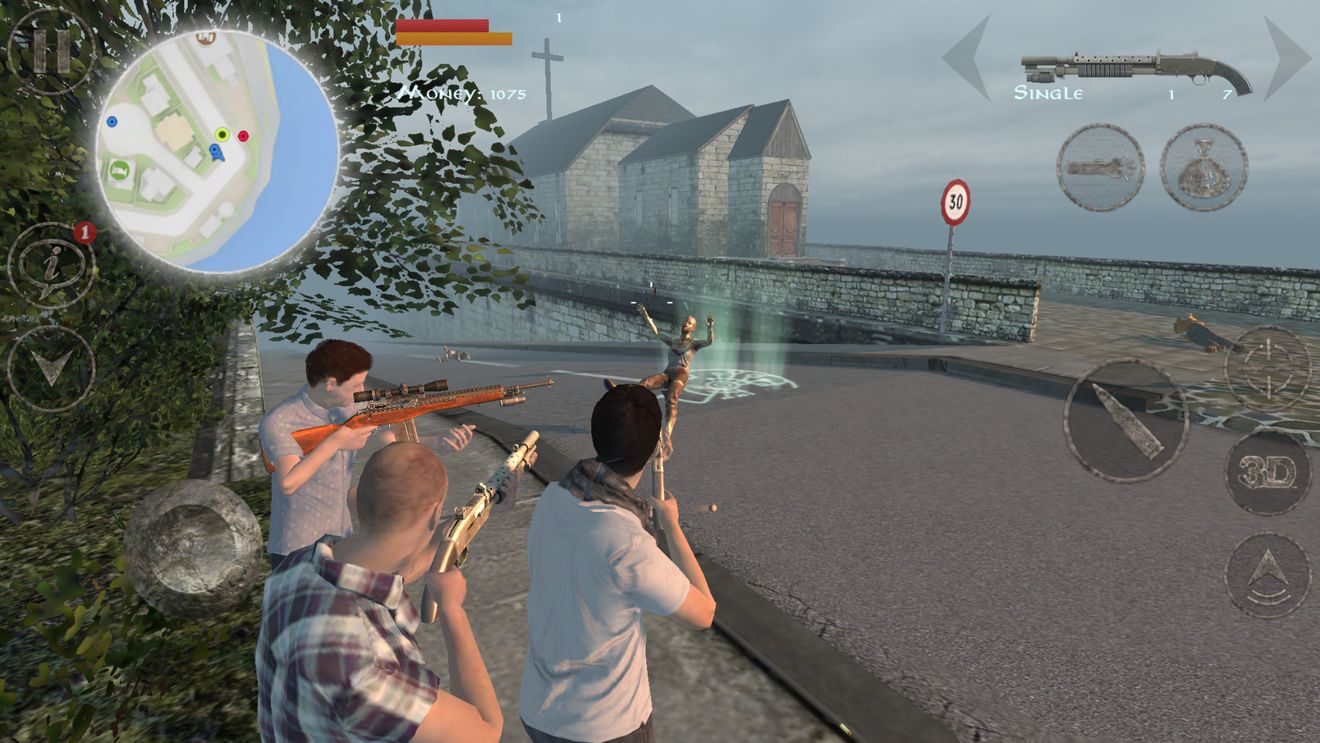Toggle the 3D camera view button

[1267, 473]
